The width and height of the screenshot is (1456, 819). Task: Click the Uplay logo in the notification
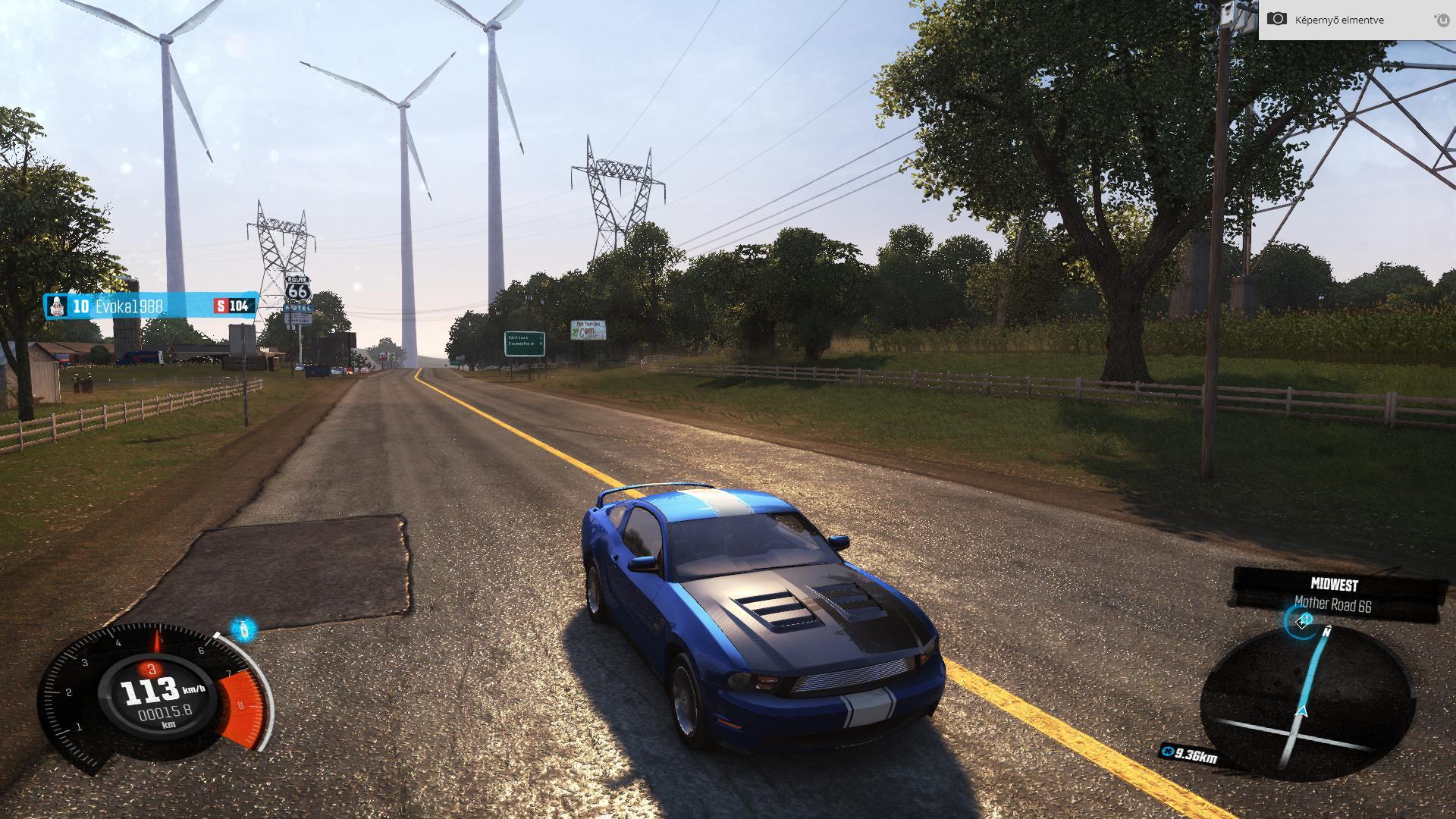tap(1441, 20)
